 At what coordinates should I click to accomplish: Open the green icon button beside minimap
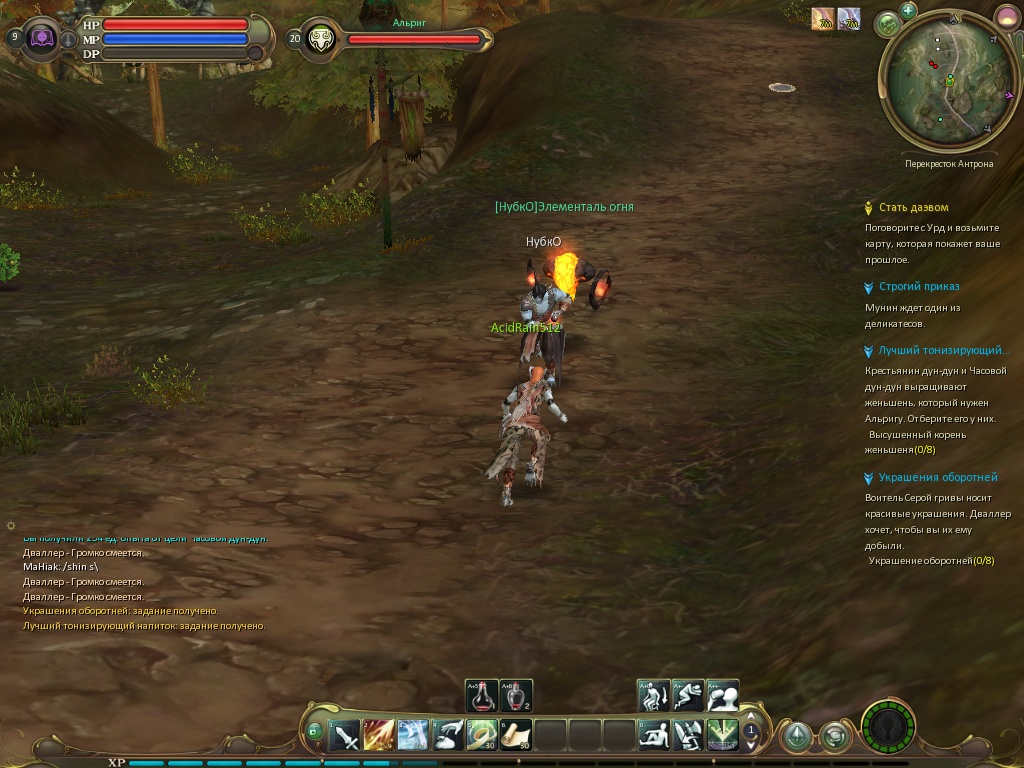pyautogui.click(x=887, y=24)
